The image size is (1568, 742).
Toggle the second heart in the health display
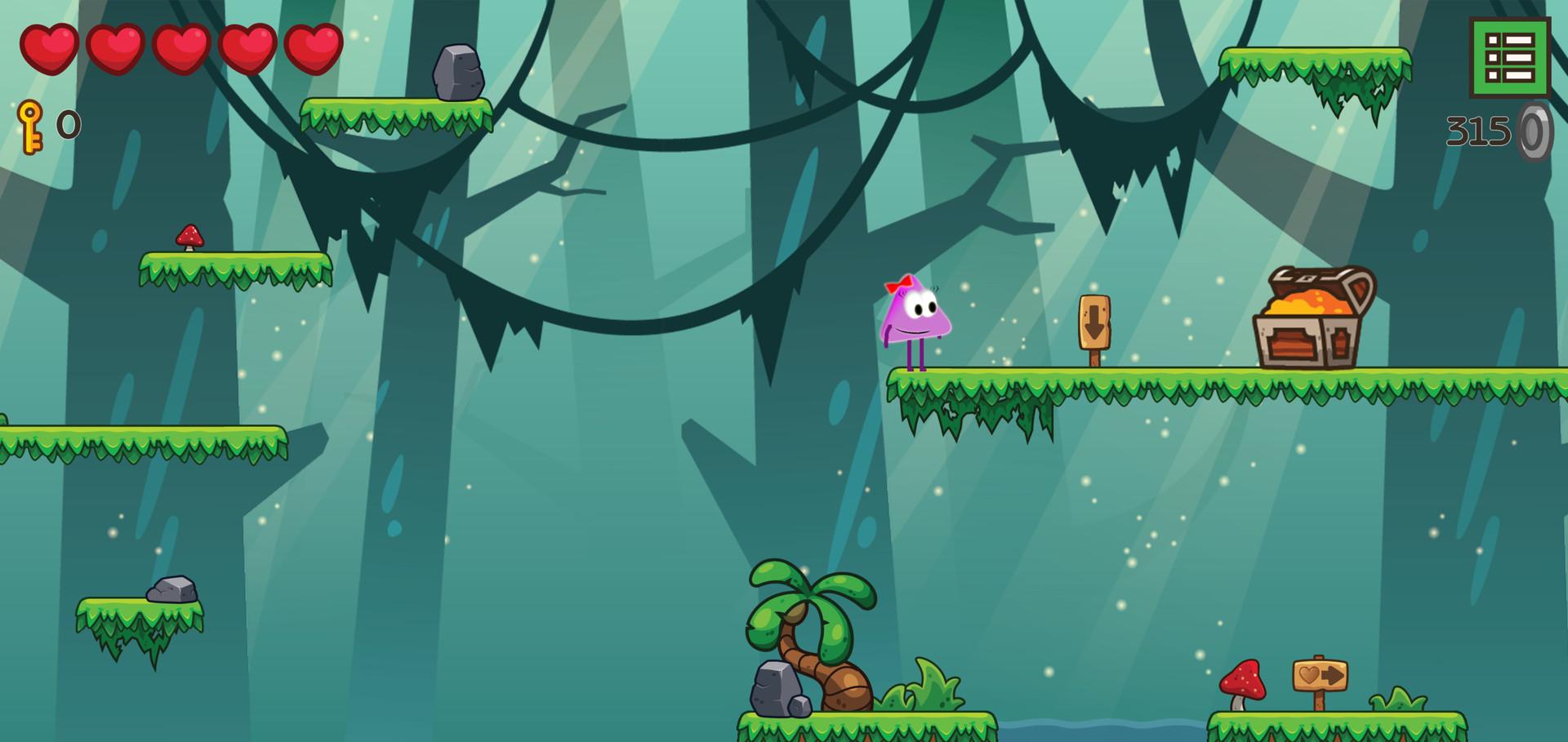[116, 47]
